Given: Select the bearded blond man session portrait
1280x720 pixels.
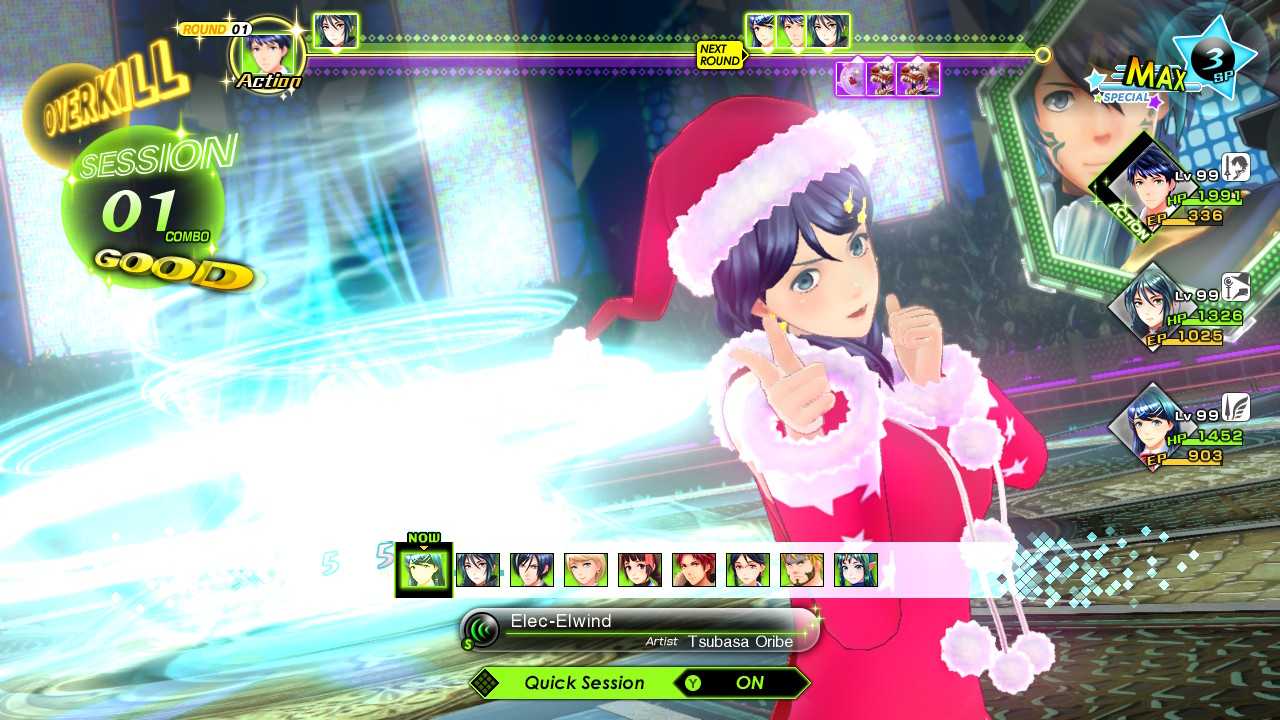Looking at the screenshot, I should pyautogui.click(x=801, y=570).
